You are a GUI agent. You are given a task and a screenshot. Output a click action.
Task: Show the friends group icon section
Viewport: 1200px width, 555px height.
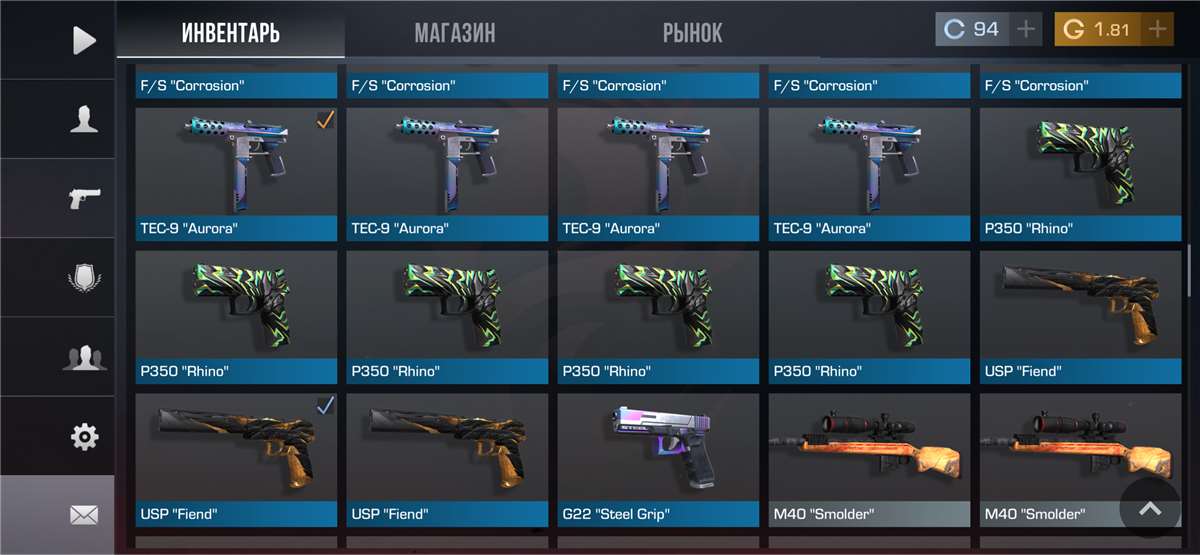click(x=84, y=357)
